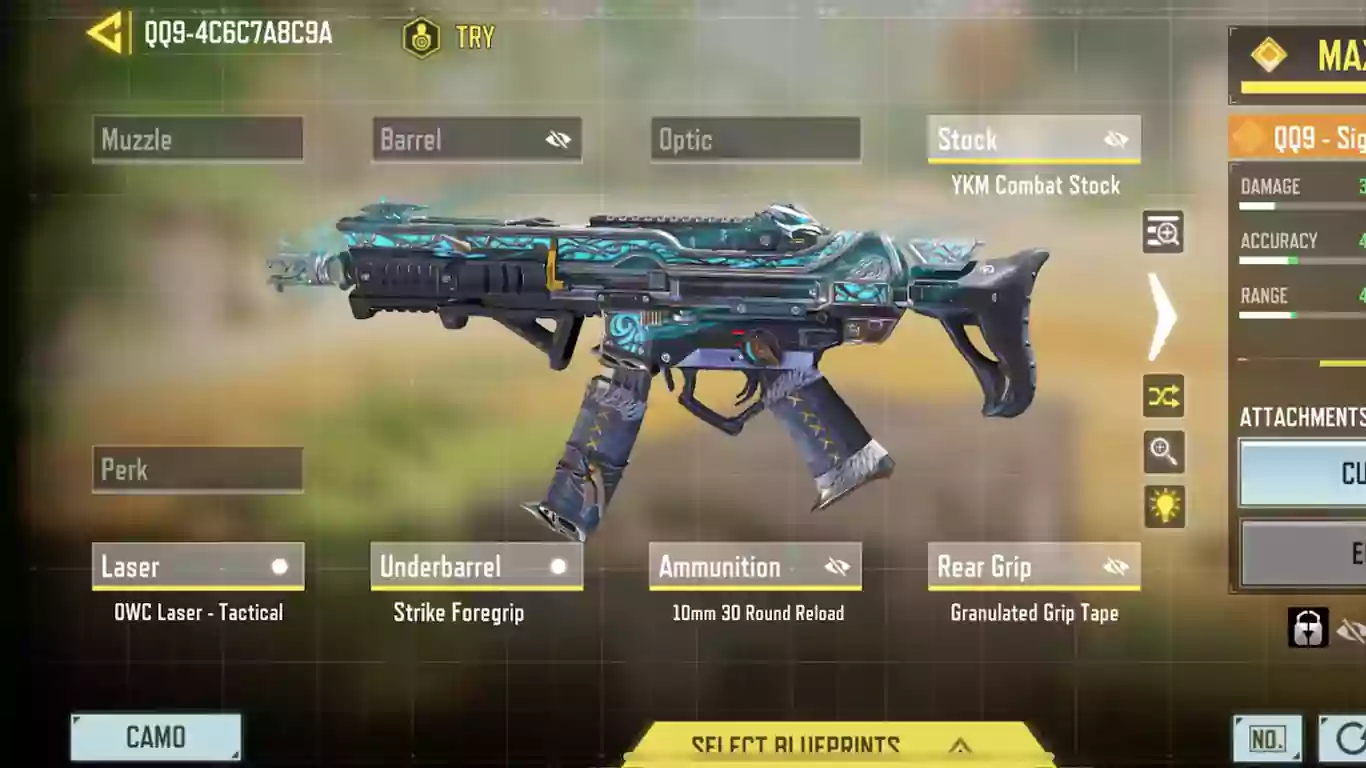Choose the Ammunition attachment slot

tap(755, 567)
